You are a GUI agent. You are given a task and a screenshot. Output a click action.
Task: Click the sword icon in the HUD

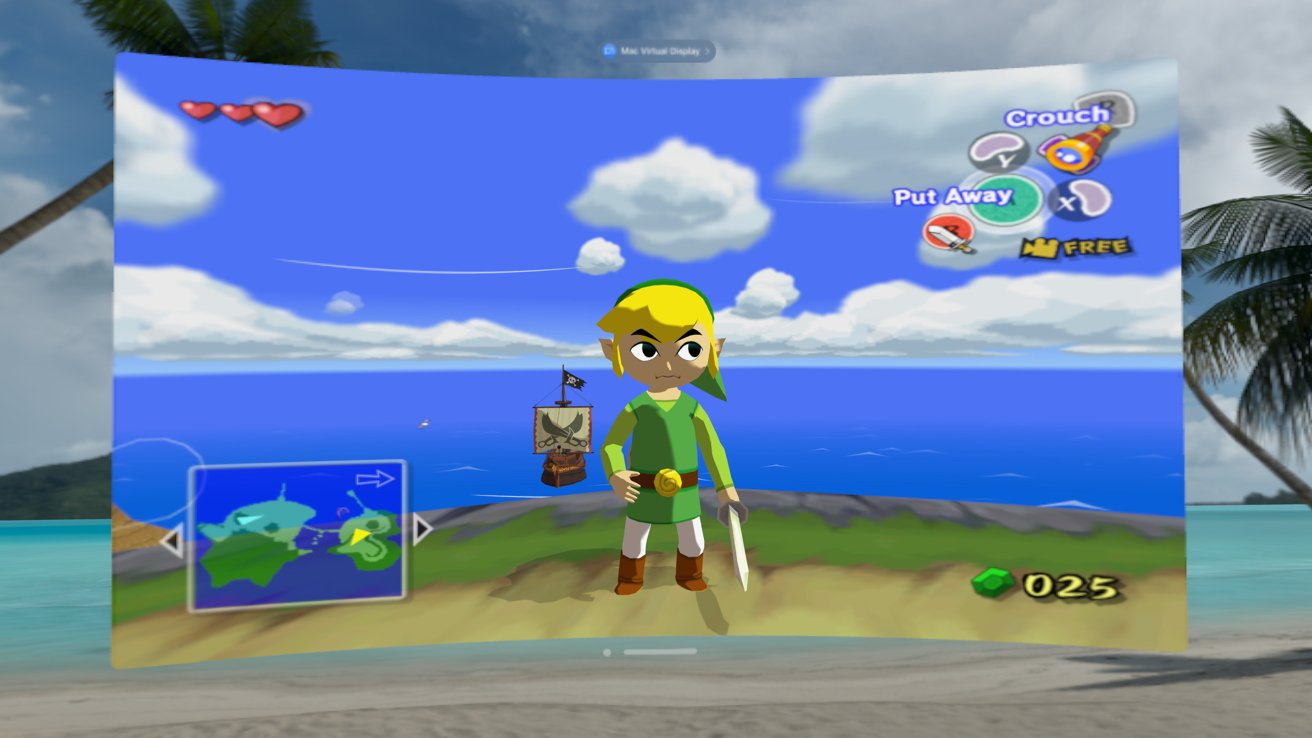click(948, 234)
